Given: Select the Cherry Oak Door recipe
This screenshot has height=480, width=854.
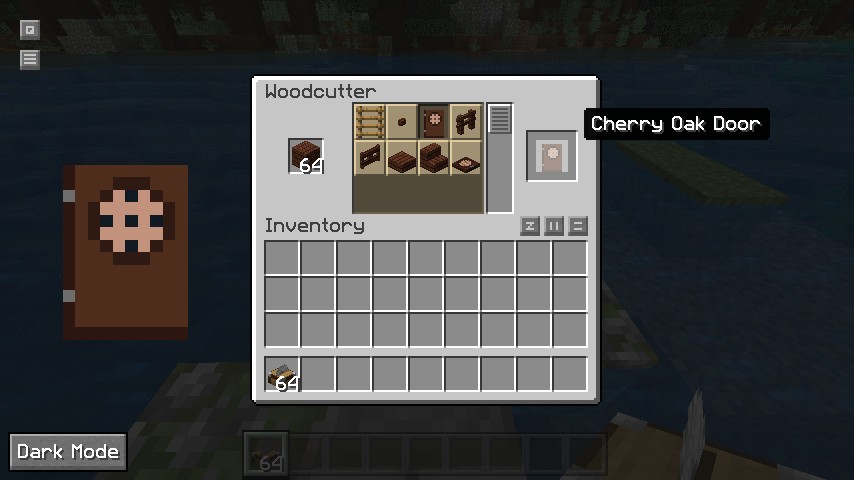Looking at the screenshot, I should [434, 122].
